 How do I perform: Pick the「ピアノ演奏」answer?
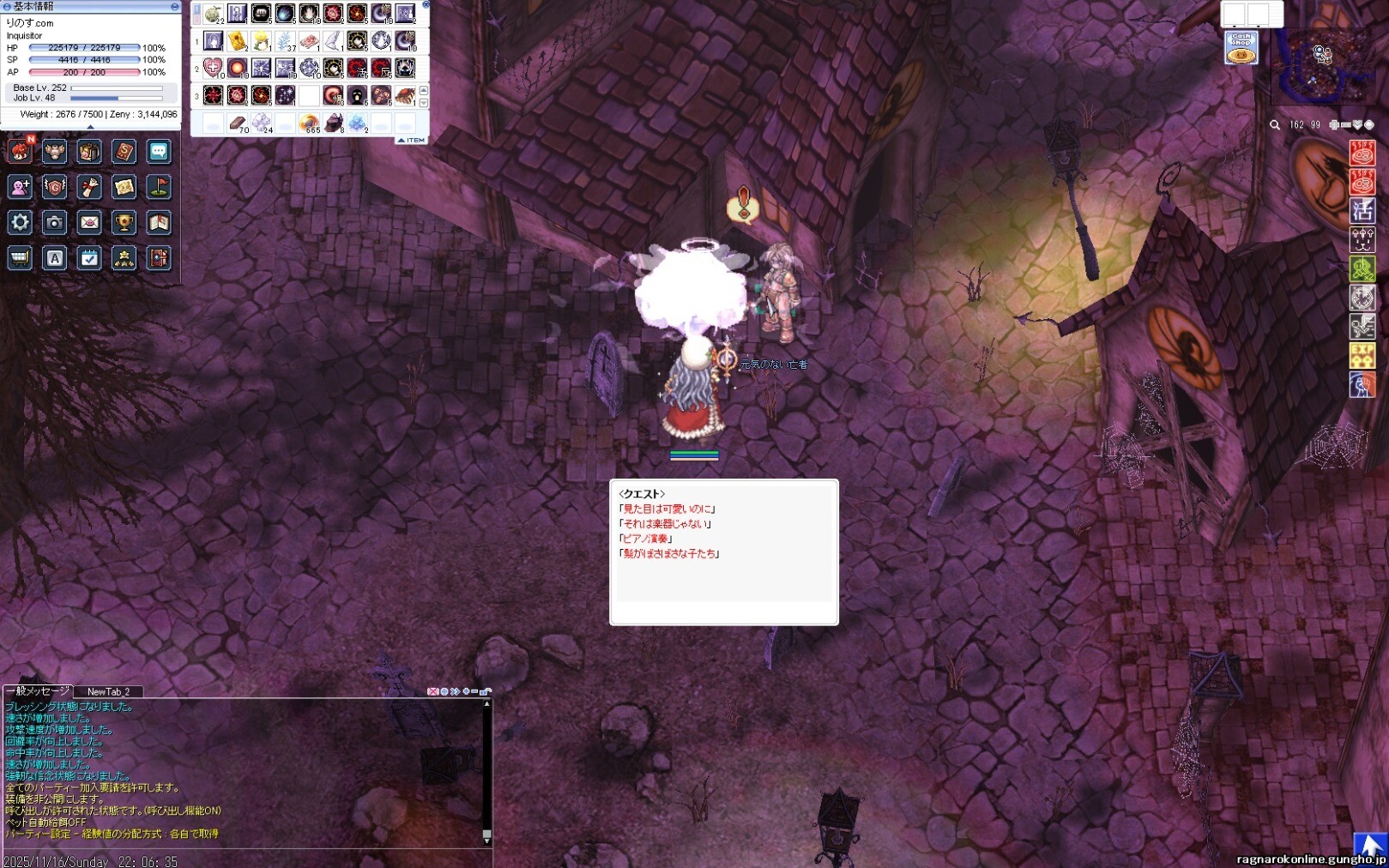(646, 539)
